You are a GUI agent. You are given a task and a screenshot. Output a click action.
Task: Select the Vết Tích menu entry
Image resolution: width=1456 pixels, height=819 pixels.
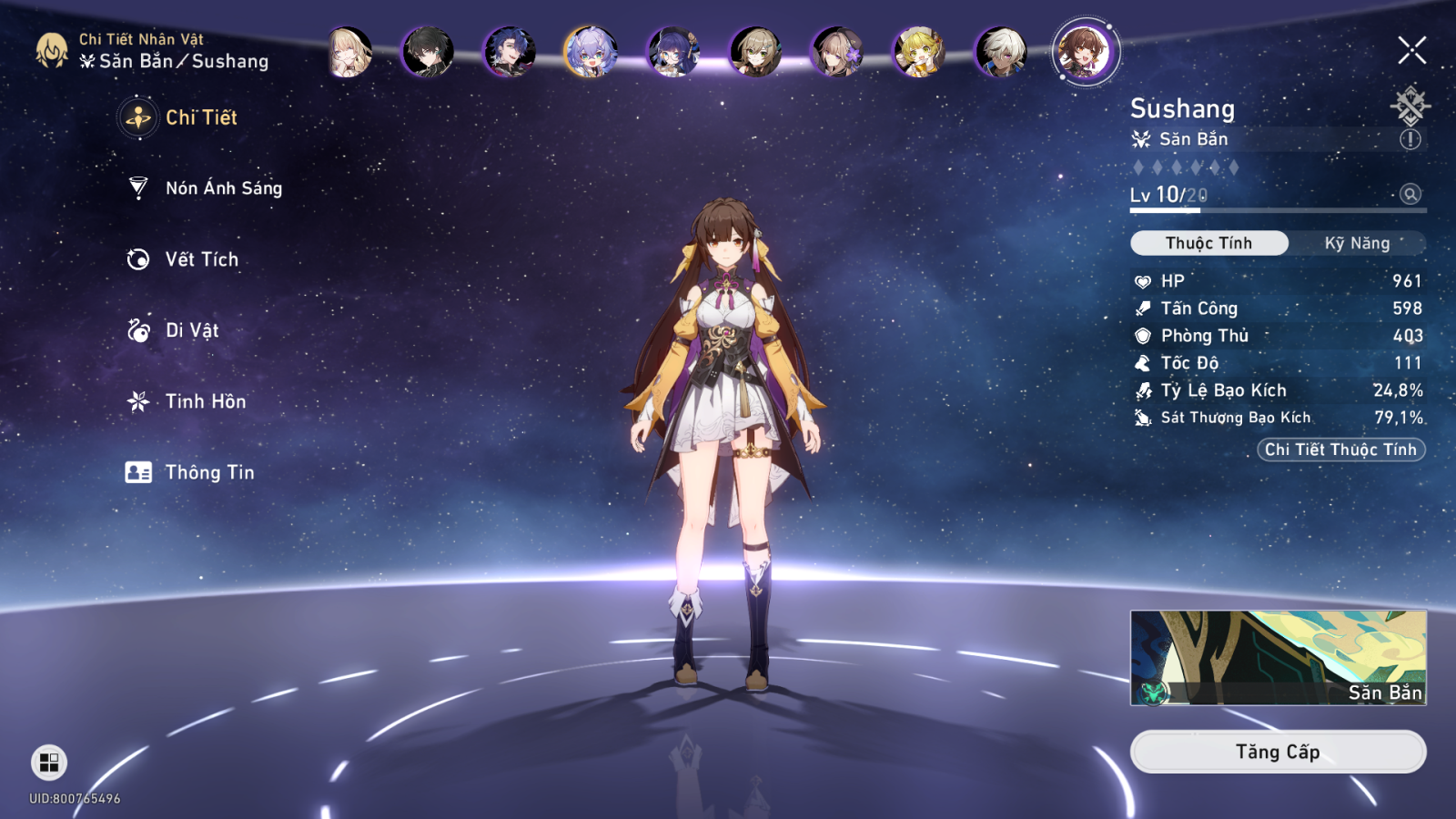pos(201,259)
